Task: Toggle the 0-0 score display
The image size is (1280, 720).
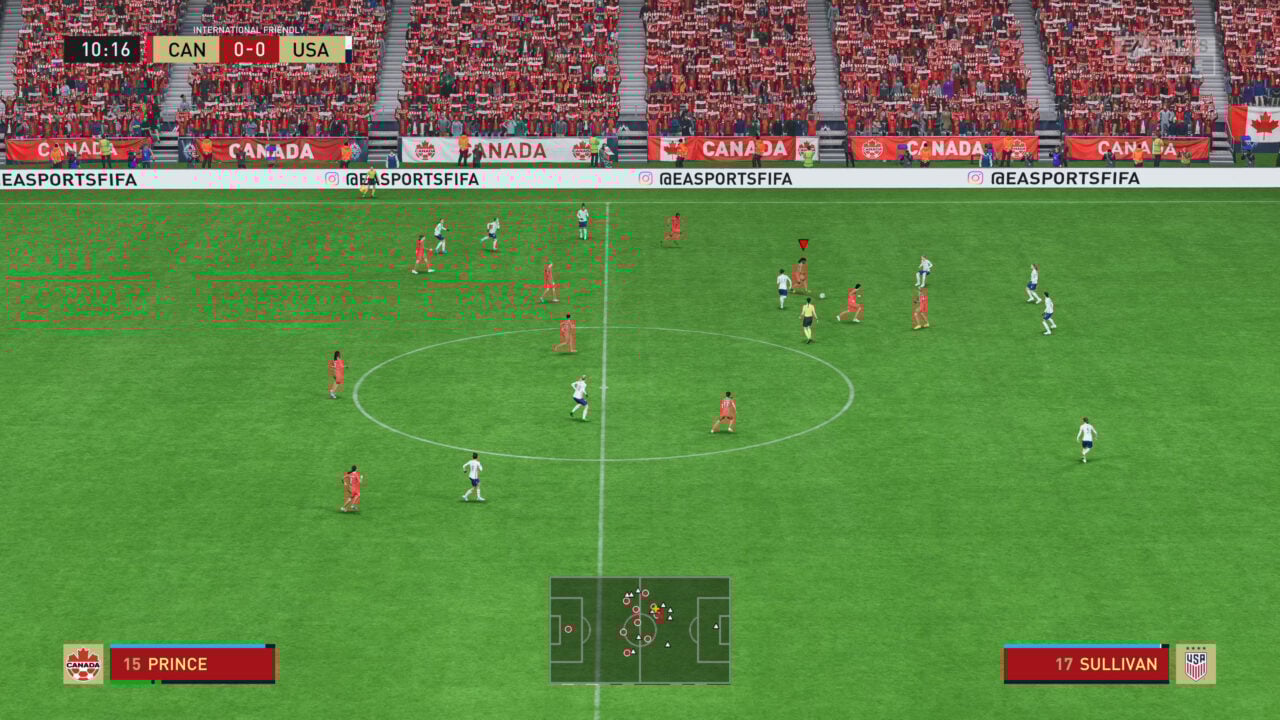Action: [x=247, y=47]
